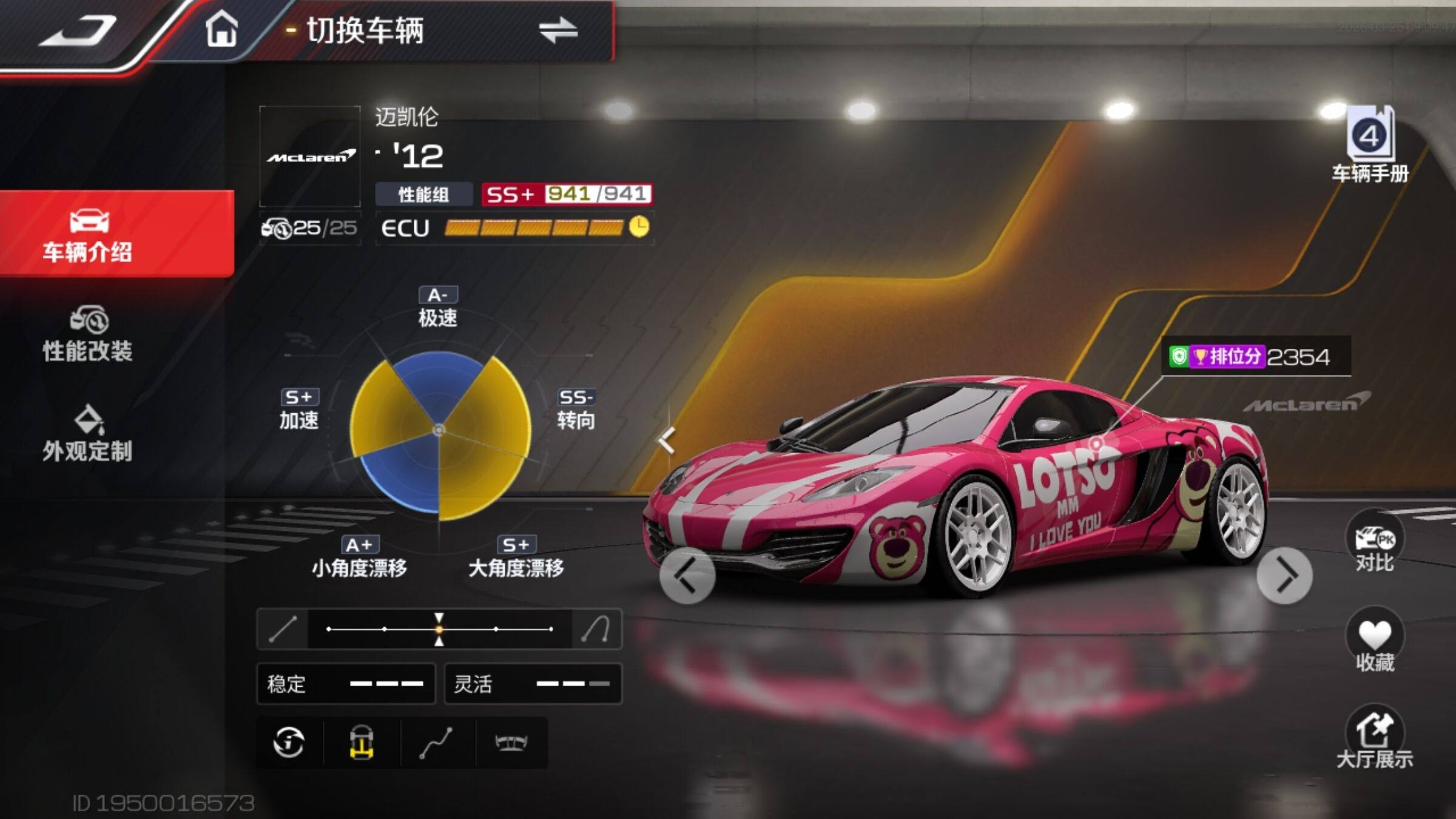Open the home screen via house icon
The width and height of the screenshot is (1456, 819).
(221, 29)
